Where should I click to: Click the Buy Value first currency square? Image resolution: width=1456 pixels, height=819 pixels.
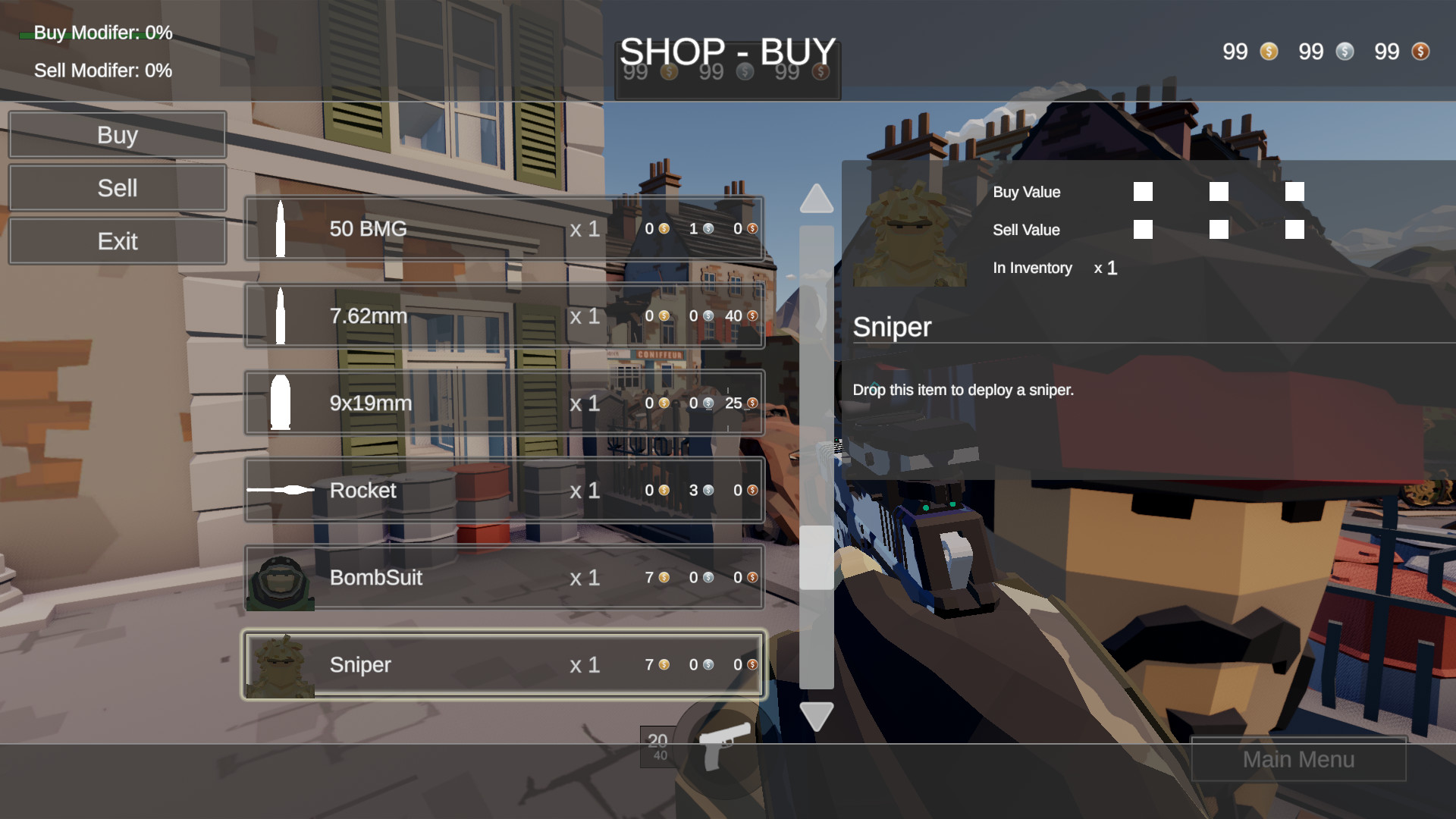point(1143,192)
